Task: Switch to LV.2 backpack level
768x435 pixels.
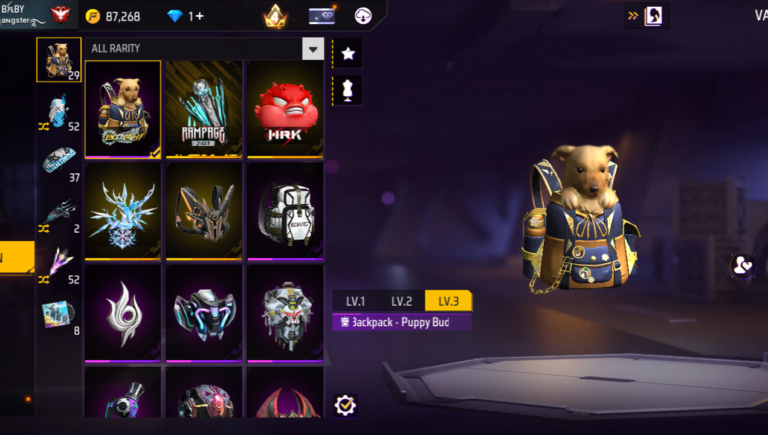Action: click(x=402, y=301)
